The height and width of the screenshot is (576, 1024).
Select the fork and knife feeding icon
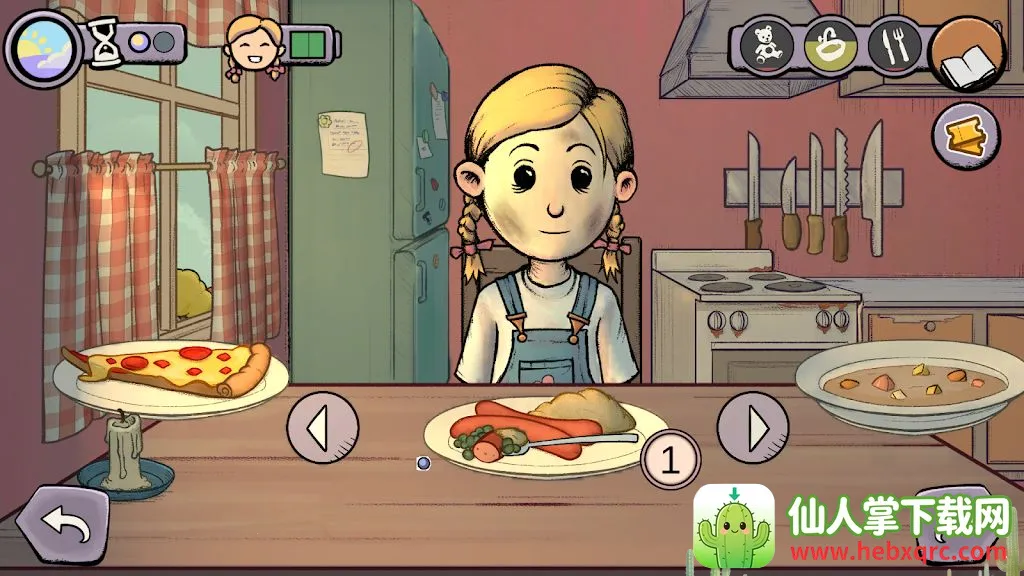[x=894, y=46]
